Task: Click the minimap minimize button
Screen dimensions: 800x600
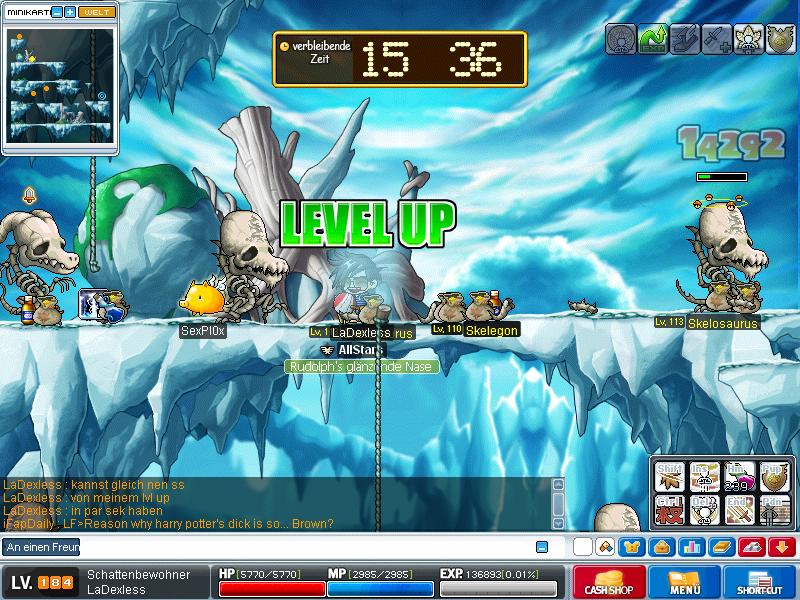Action: tap(56, 12)
